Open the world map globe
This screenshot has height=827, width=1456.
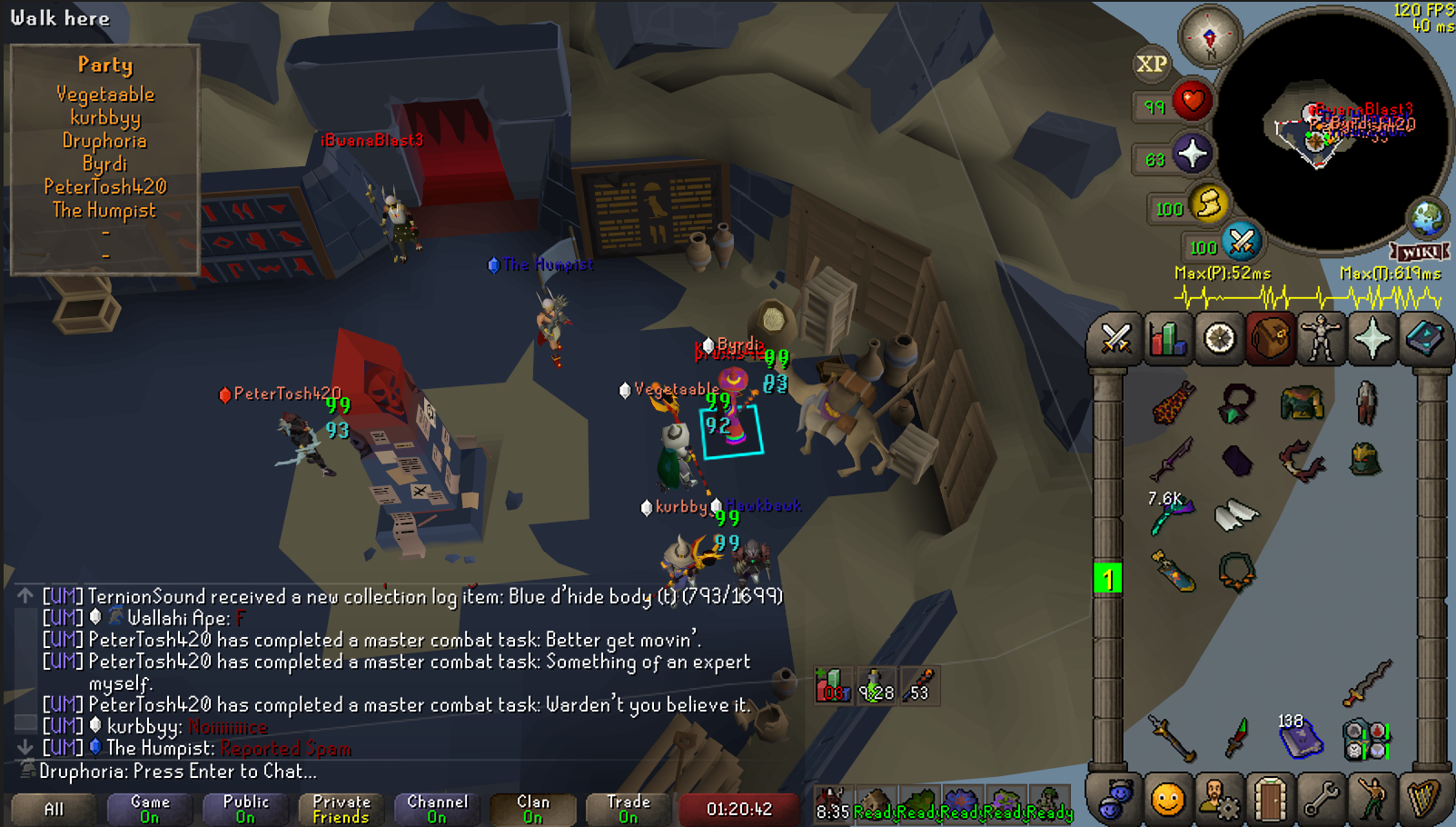[x=1427, y=218]
